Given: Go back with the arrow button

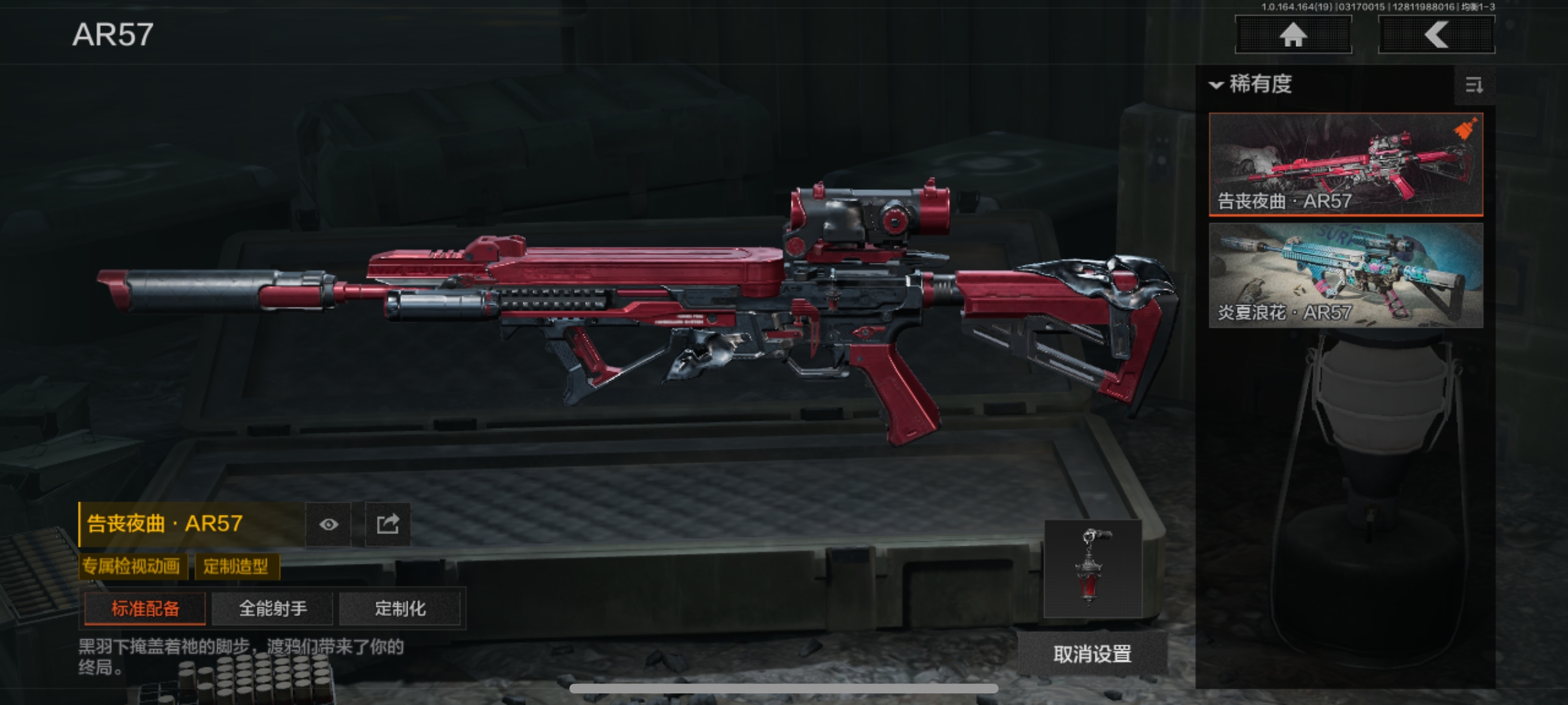Looking at the screenshot, I should pos(1436,34).
